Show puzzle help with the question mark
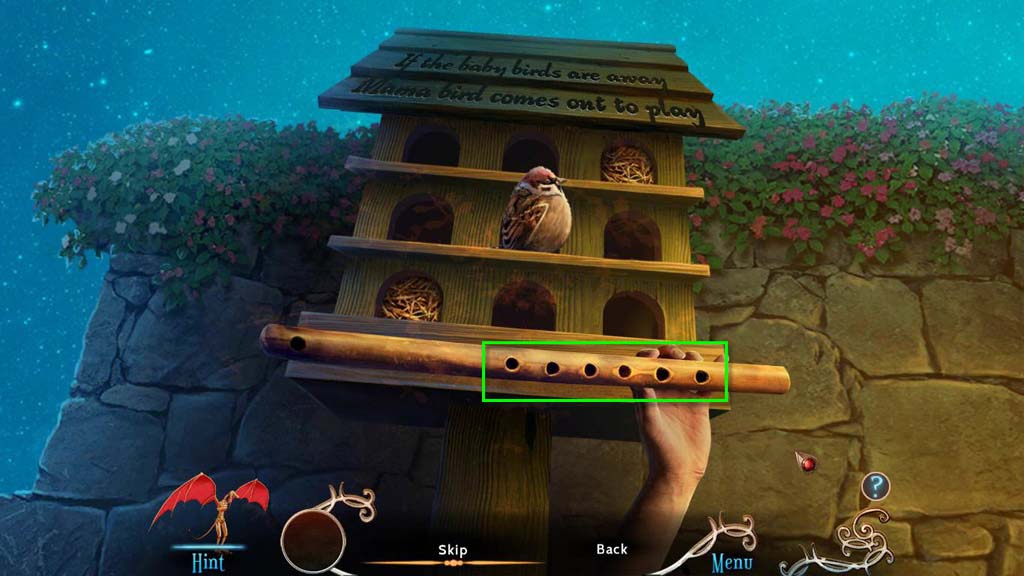 point(876,487)
